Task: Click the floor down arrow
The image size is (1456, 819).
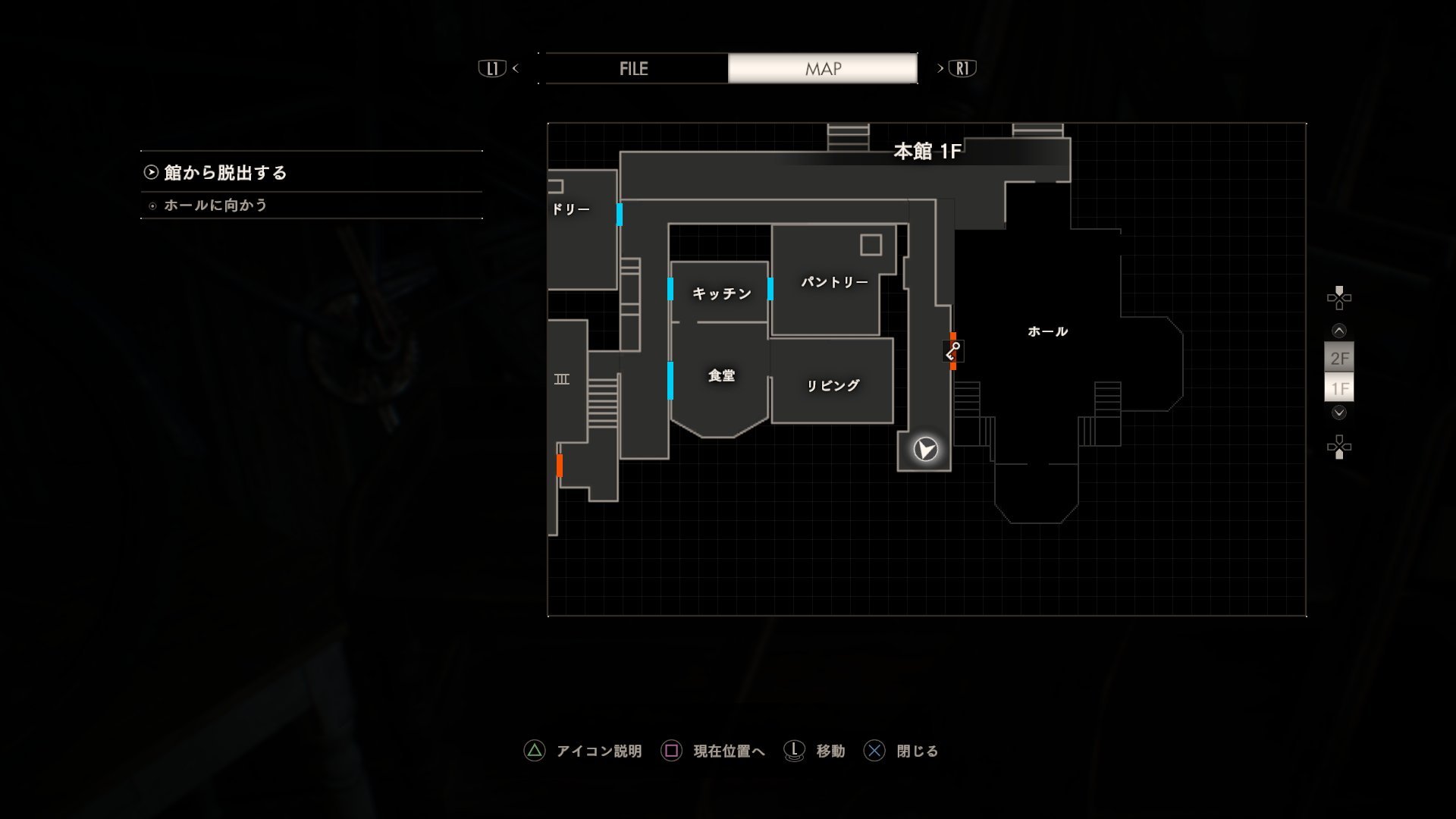Action: coord(1339,413)
